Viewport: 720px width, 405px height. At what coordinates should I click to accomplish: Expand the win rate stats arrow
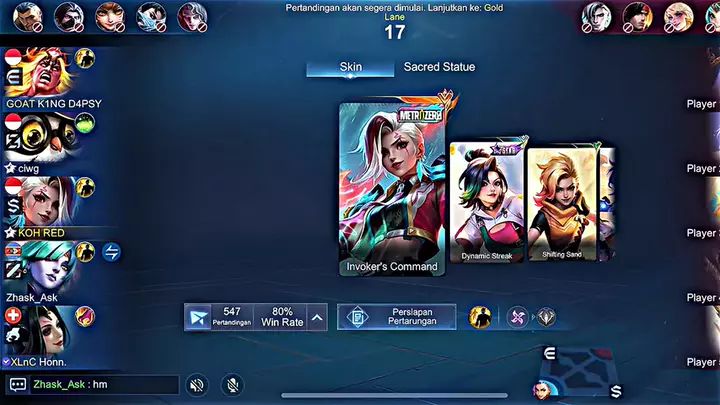[317, 318]
